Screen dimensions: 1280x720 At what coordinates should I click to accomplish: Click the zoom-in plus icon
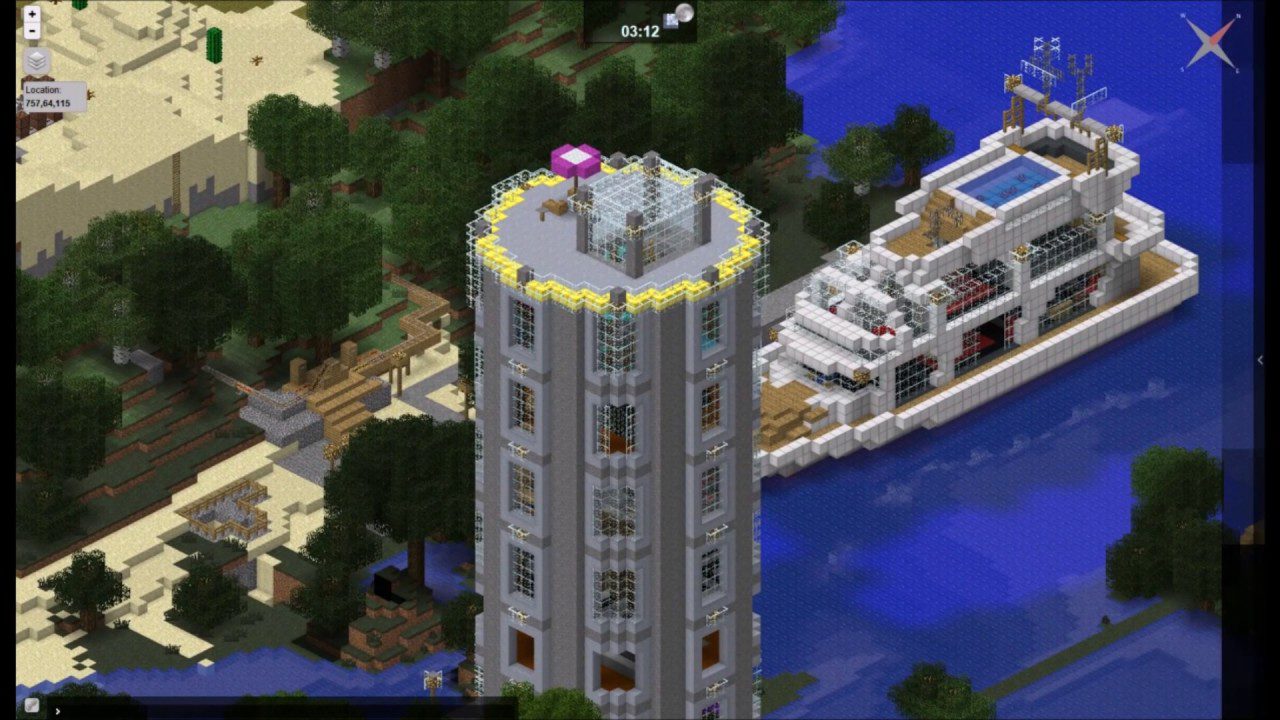(x=31, y=15)
